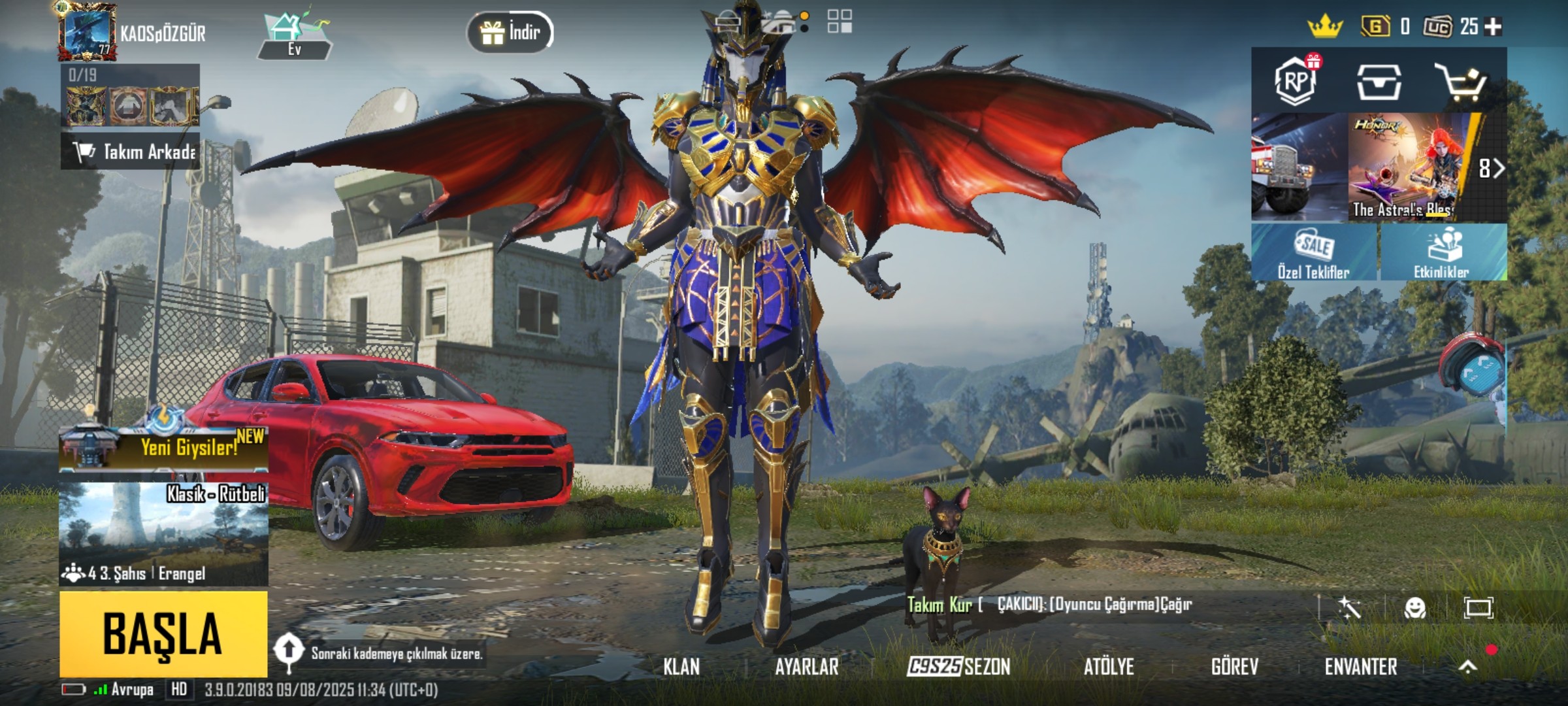Open the Royale Pass RP icon

[1296, 82]
